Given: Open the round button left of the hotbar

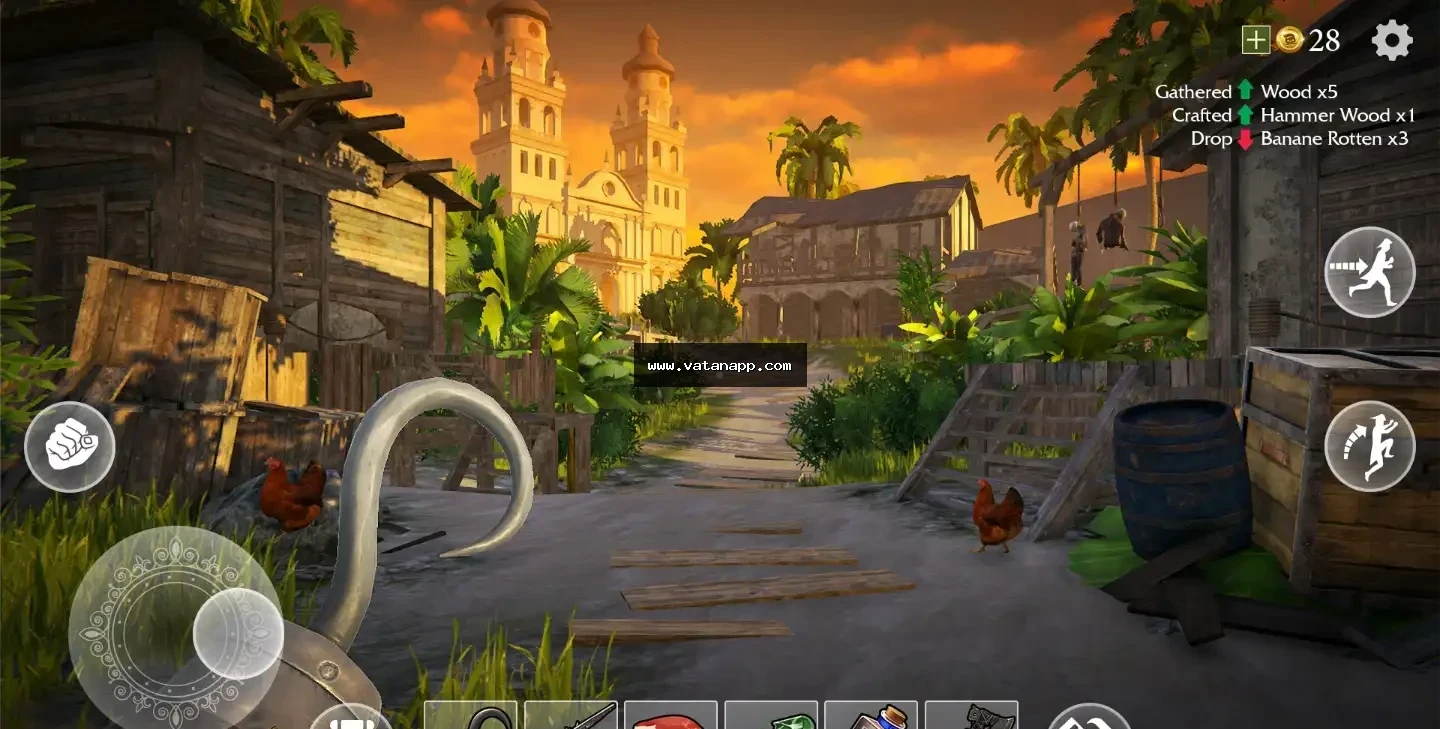Looking at the screenshot, I should click(350, 719).
